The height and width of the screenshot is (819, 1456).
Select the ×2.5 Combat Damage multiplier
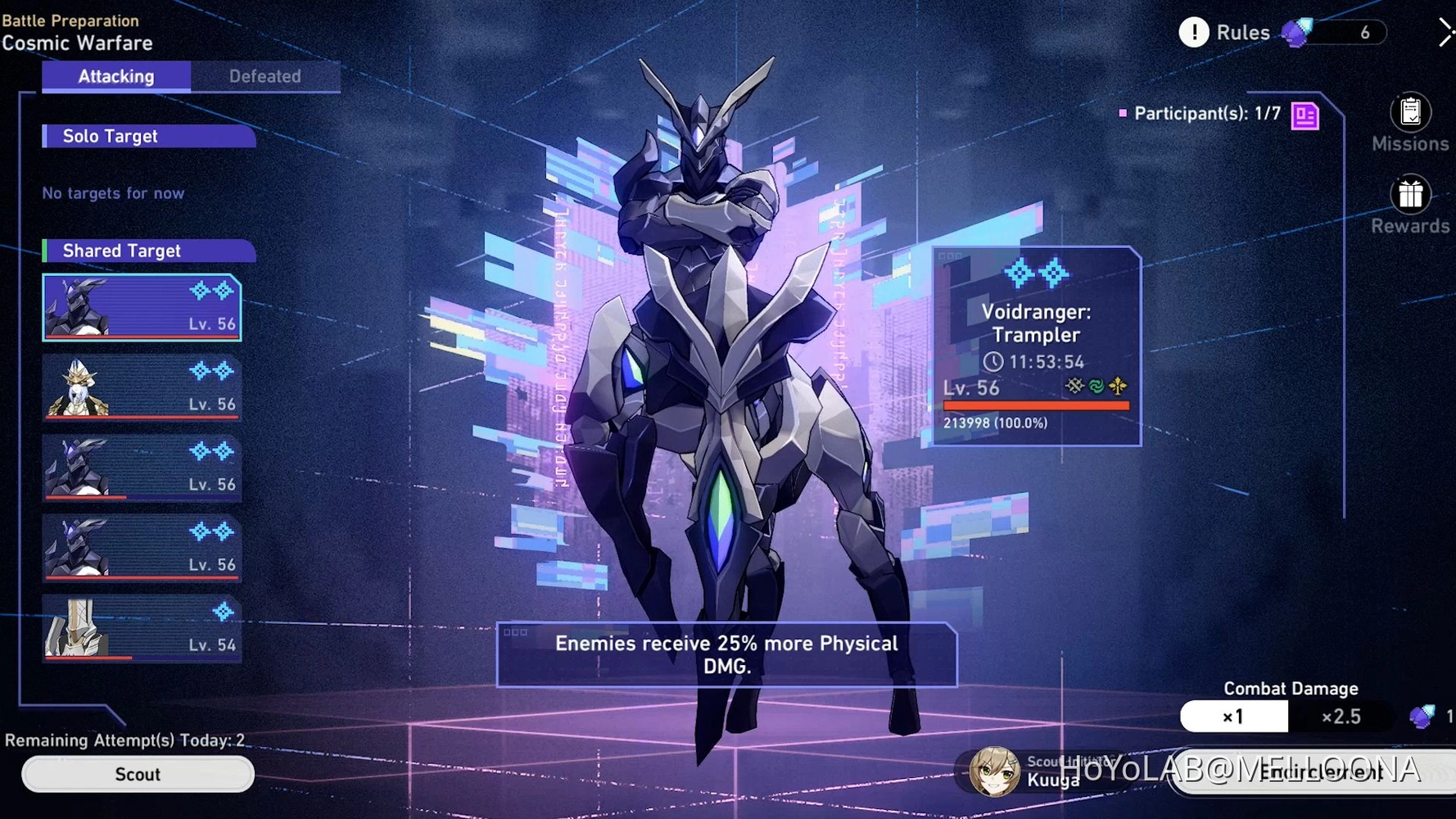click(x=1341, y=716)
